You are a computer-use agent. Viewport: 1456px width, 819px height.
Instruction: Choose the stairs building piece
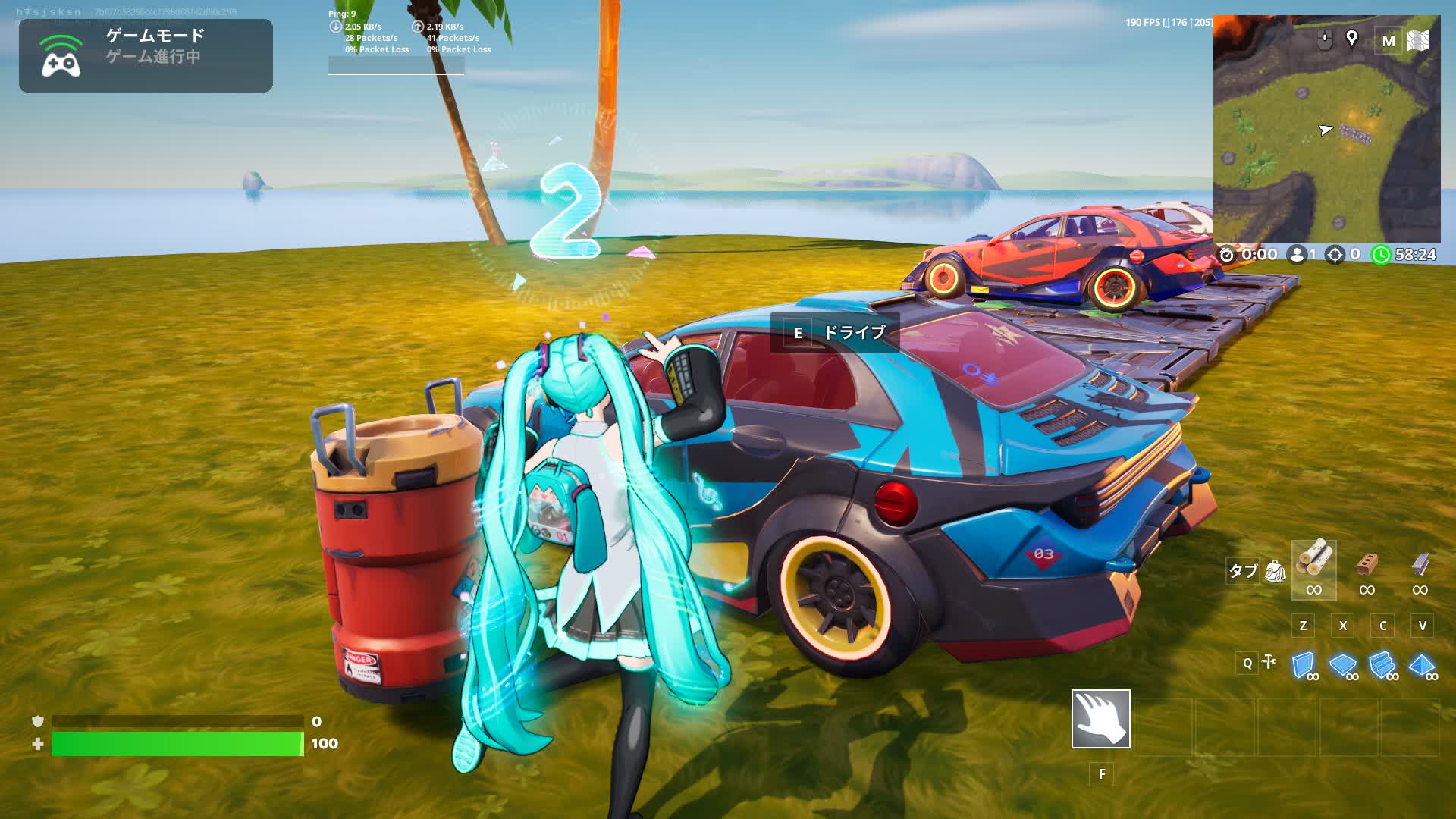[x=1382, y=665]
